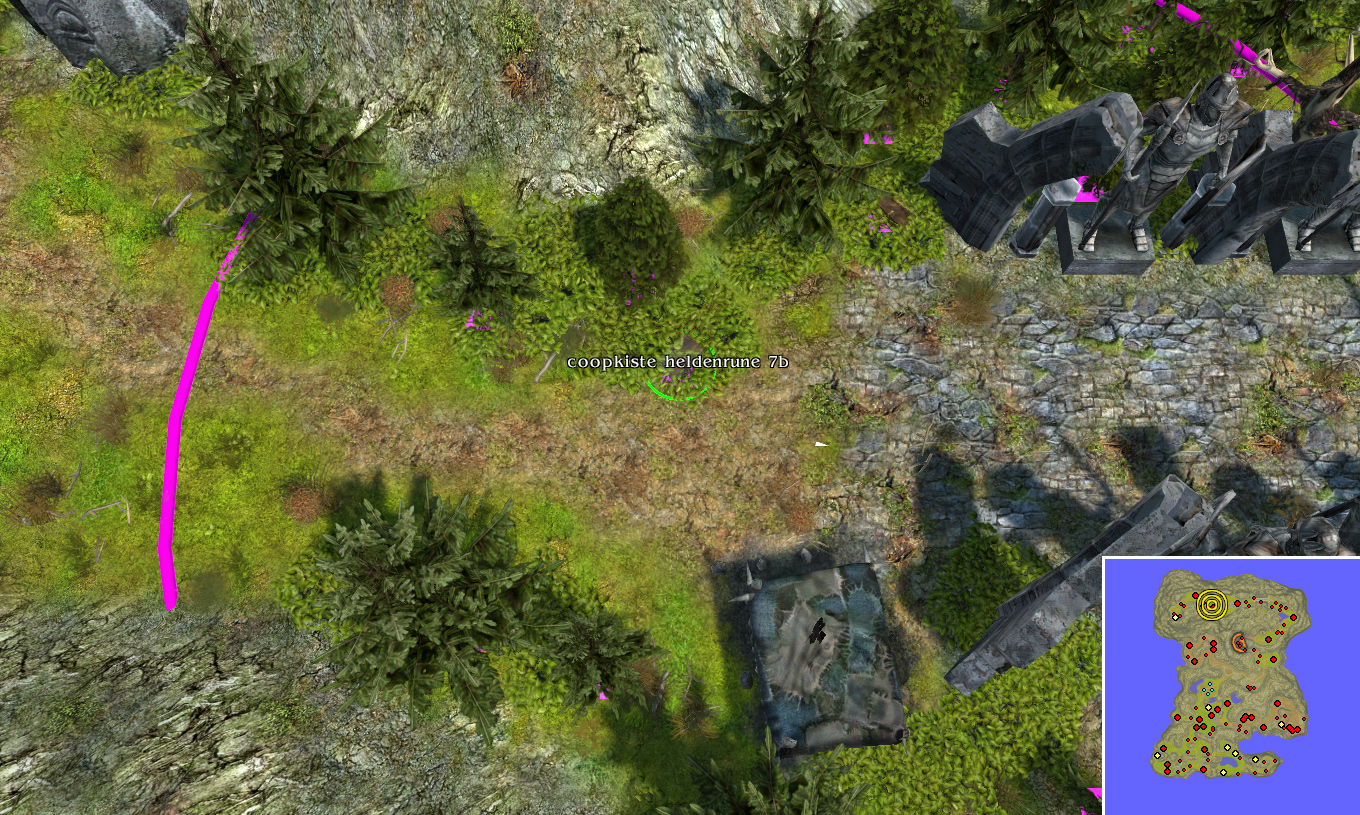Jump to the orange crescent minimap marker
Viewport: 1360px width, 815px height.
click(1240, 642)
